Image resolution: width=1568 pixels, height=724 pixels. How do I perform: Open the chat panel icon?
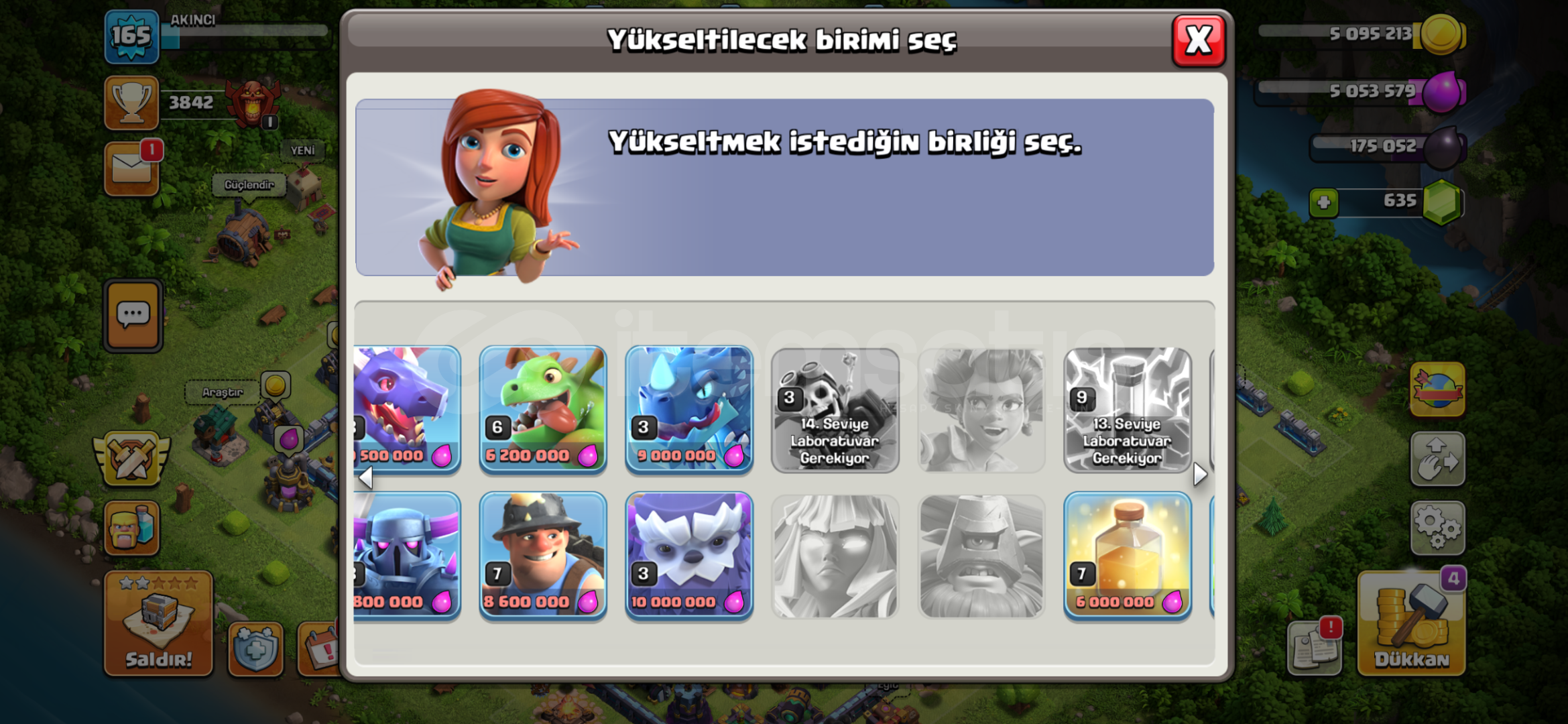click(x=132, y=315)
